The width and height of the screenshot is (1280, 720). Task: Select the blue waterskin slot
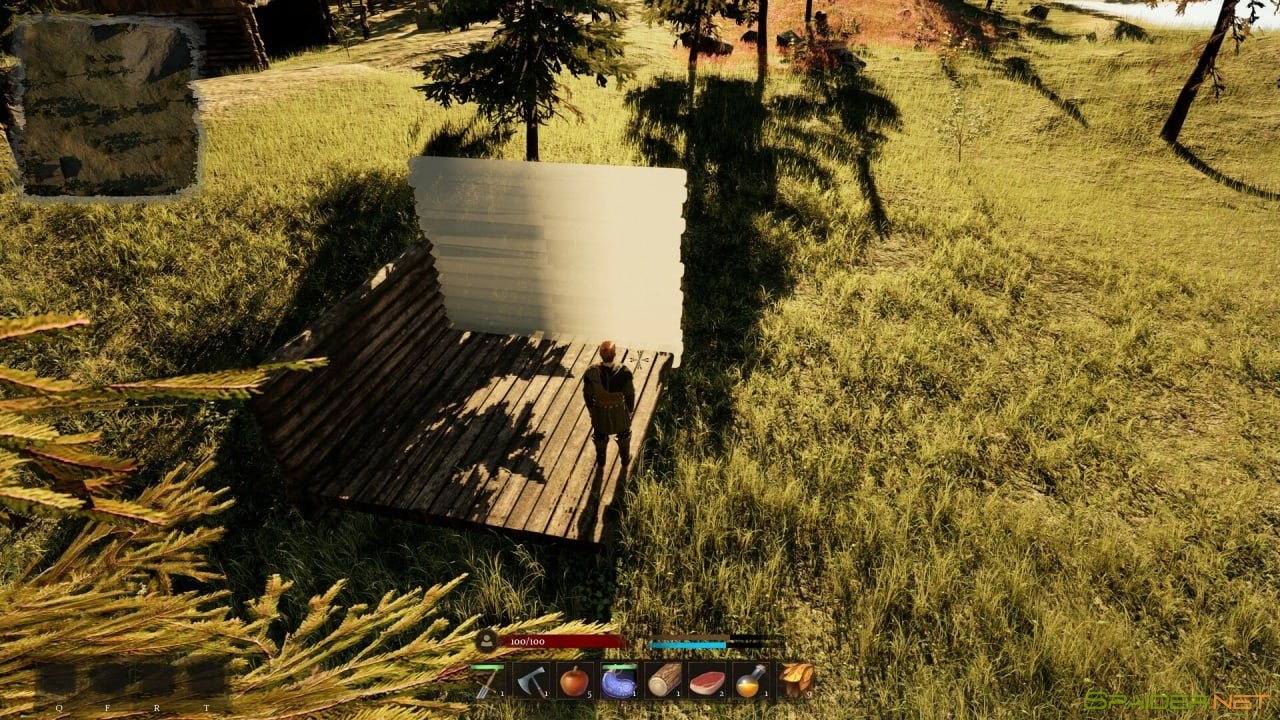pos(618,681)
